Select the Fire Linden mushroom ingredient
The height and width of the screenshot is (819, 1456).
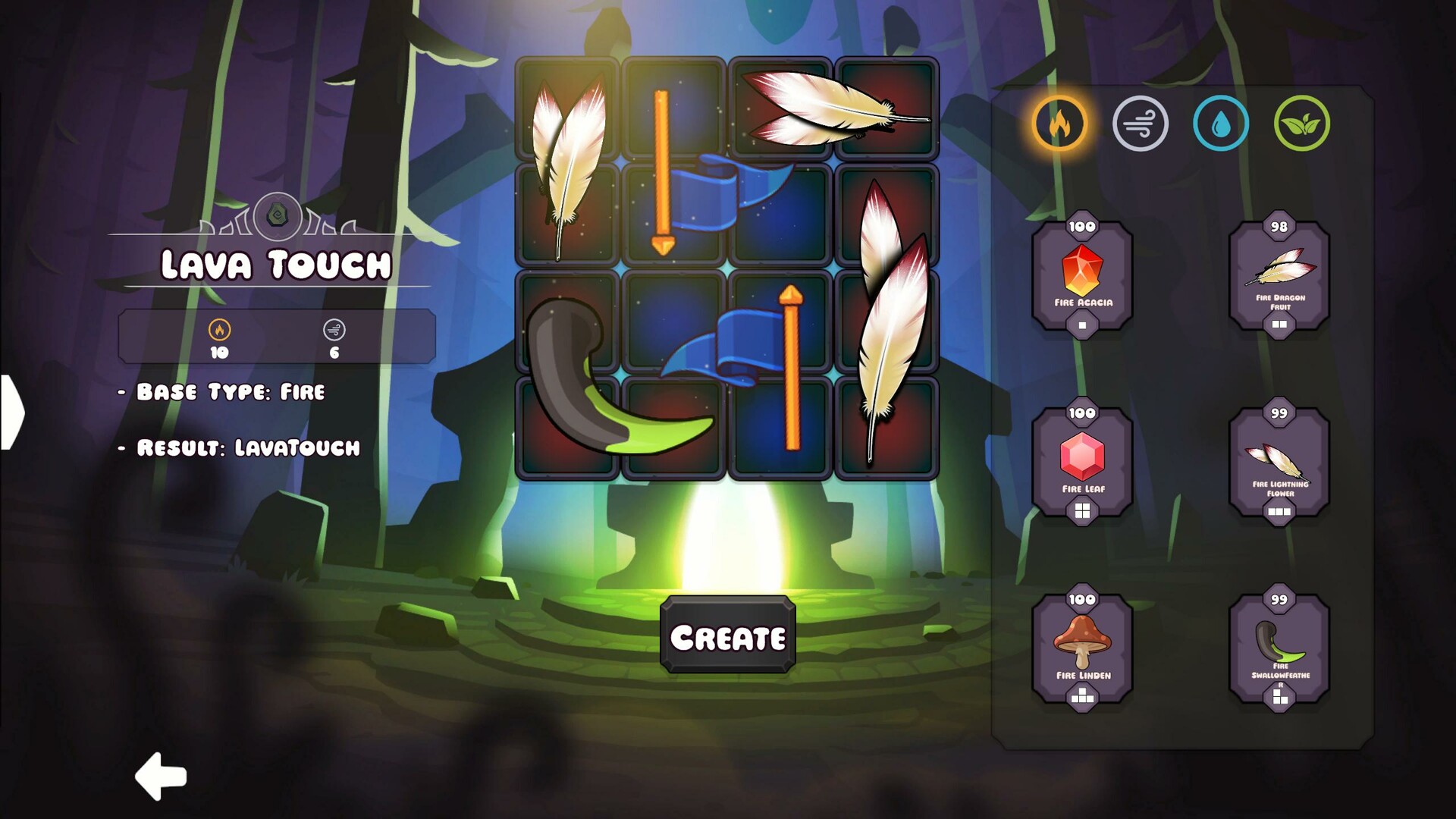[x=1082, y=649]
